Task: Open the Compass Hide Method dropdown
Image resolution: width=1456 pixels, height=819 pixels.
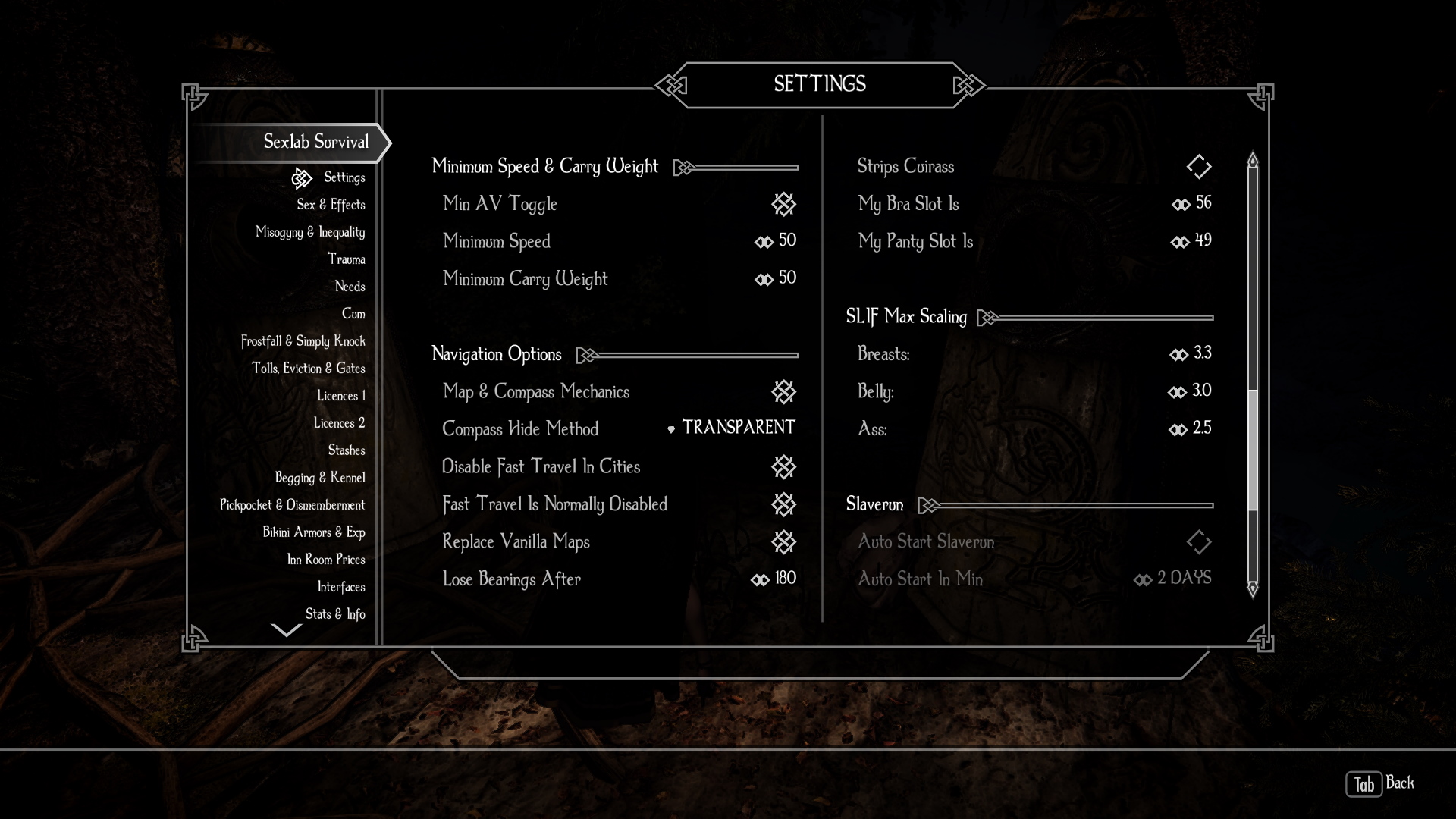Action: click(732, 428)
